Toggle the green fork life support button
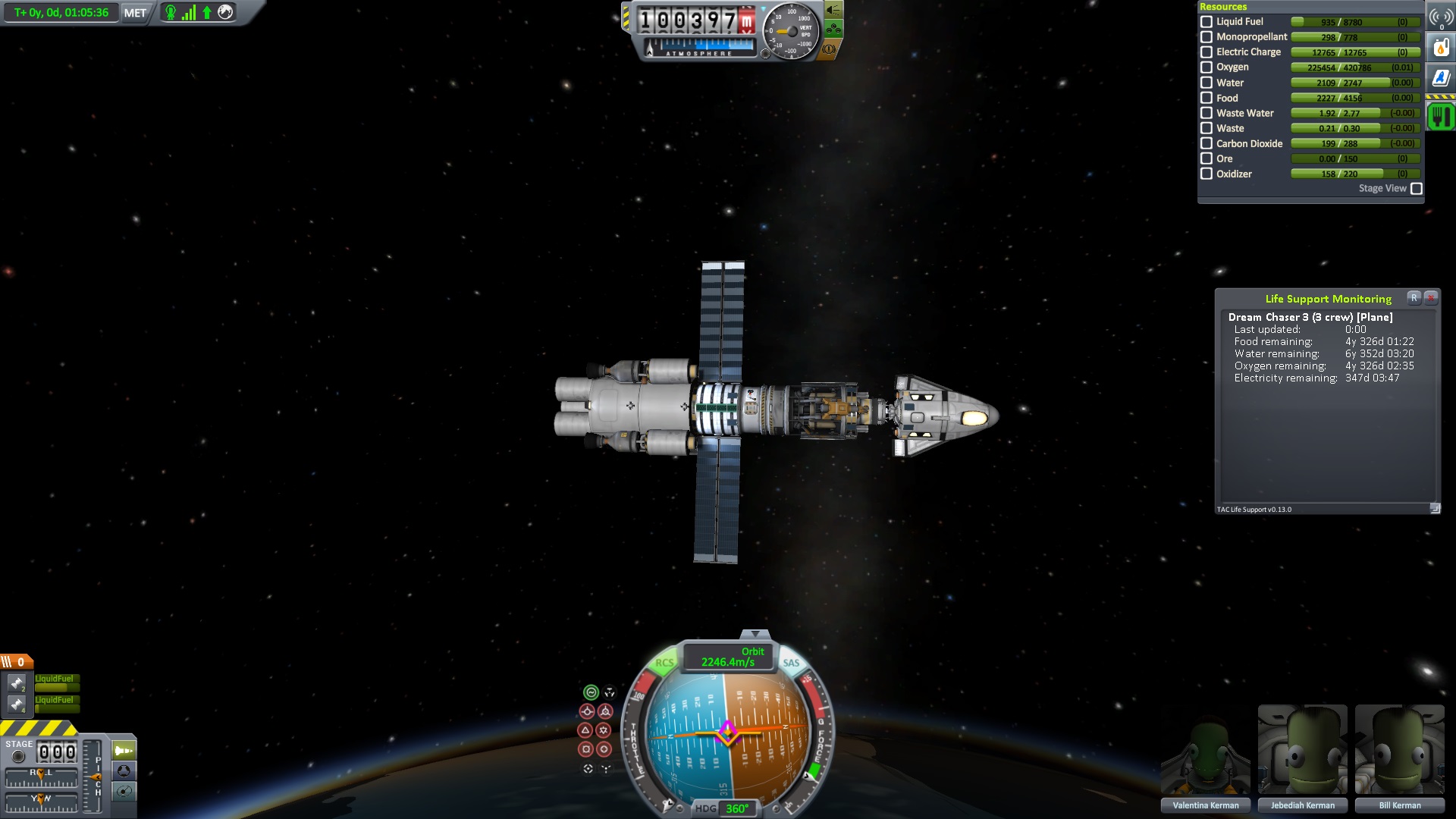The image size is (1456, 819). tap(1441, 116)
